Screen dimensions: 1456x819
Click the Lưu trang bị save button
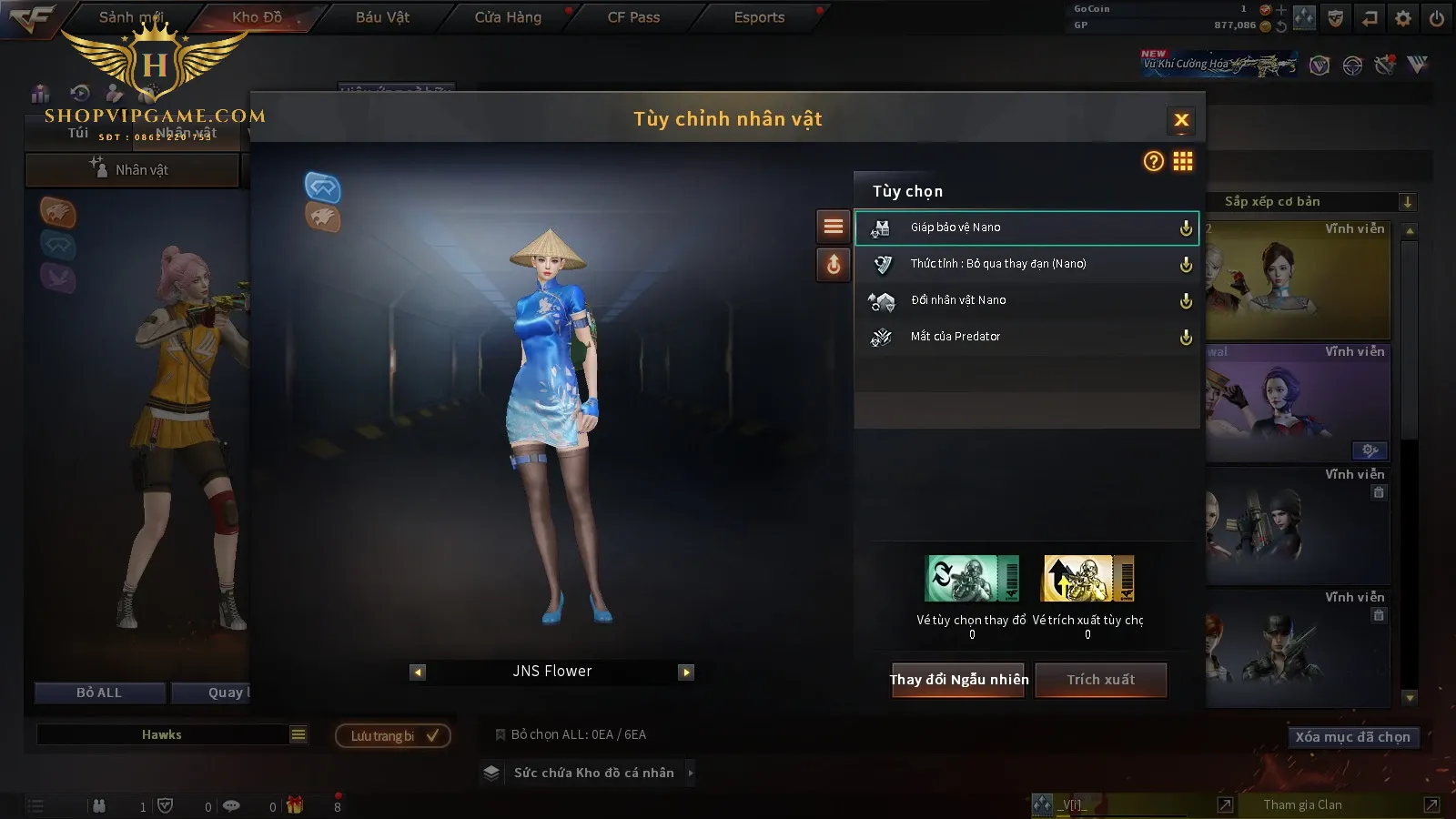393,735
